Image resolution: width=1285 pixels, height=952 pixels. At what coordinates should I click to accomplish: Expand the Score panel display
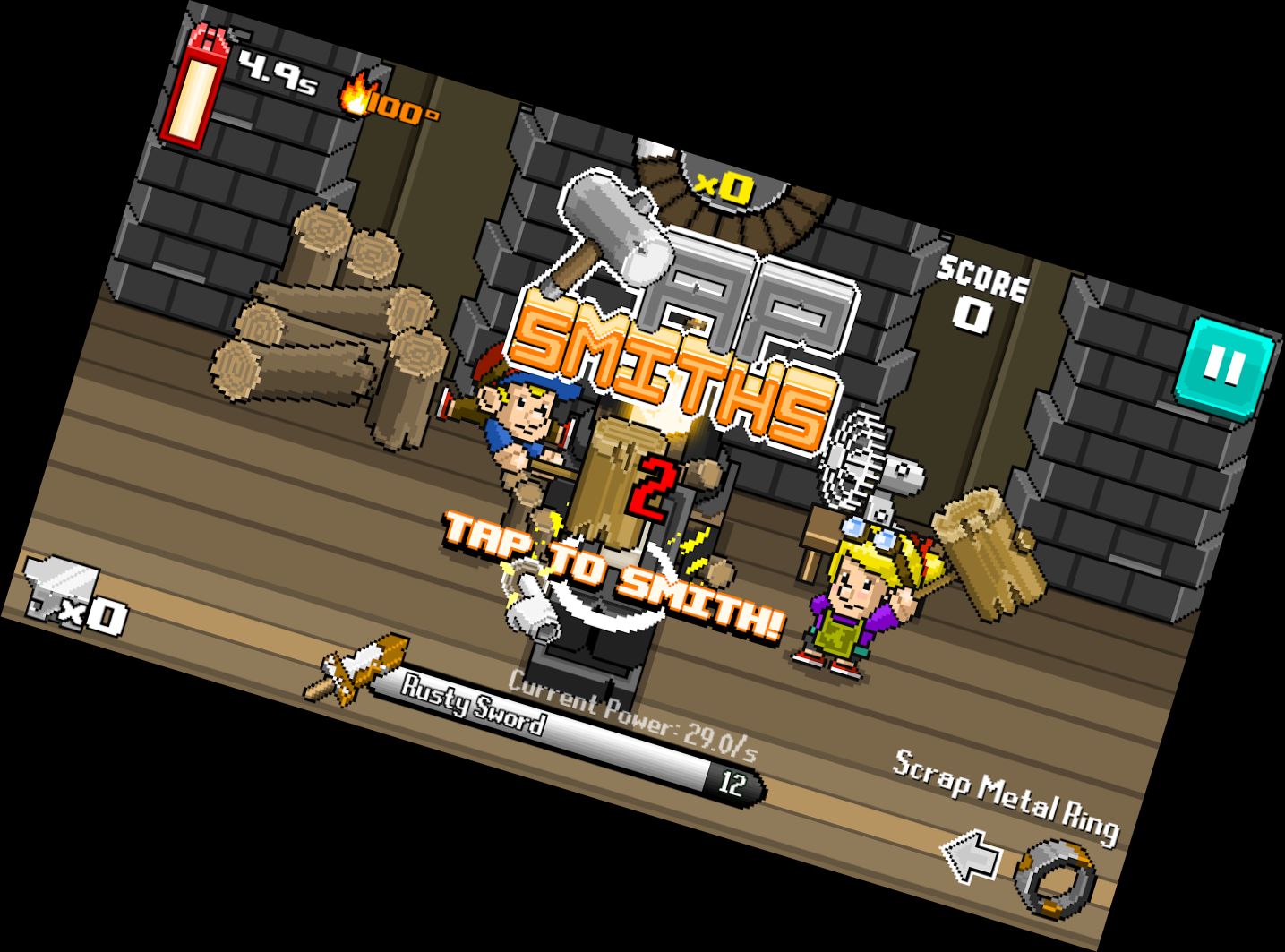pos(981,291)
